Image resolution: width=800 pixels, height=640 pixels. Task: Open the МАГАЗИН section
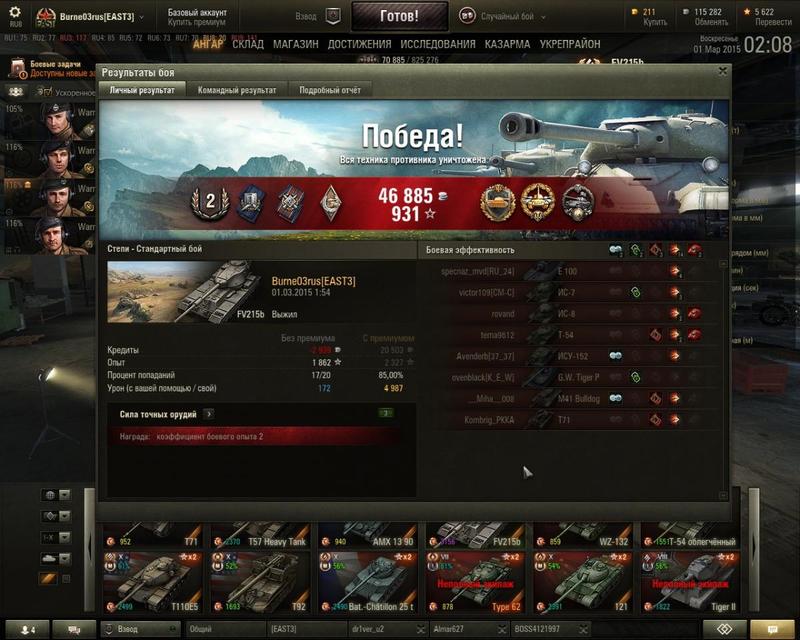(x=295, y=45)
